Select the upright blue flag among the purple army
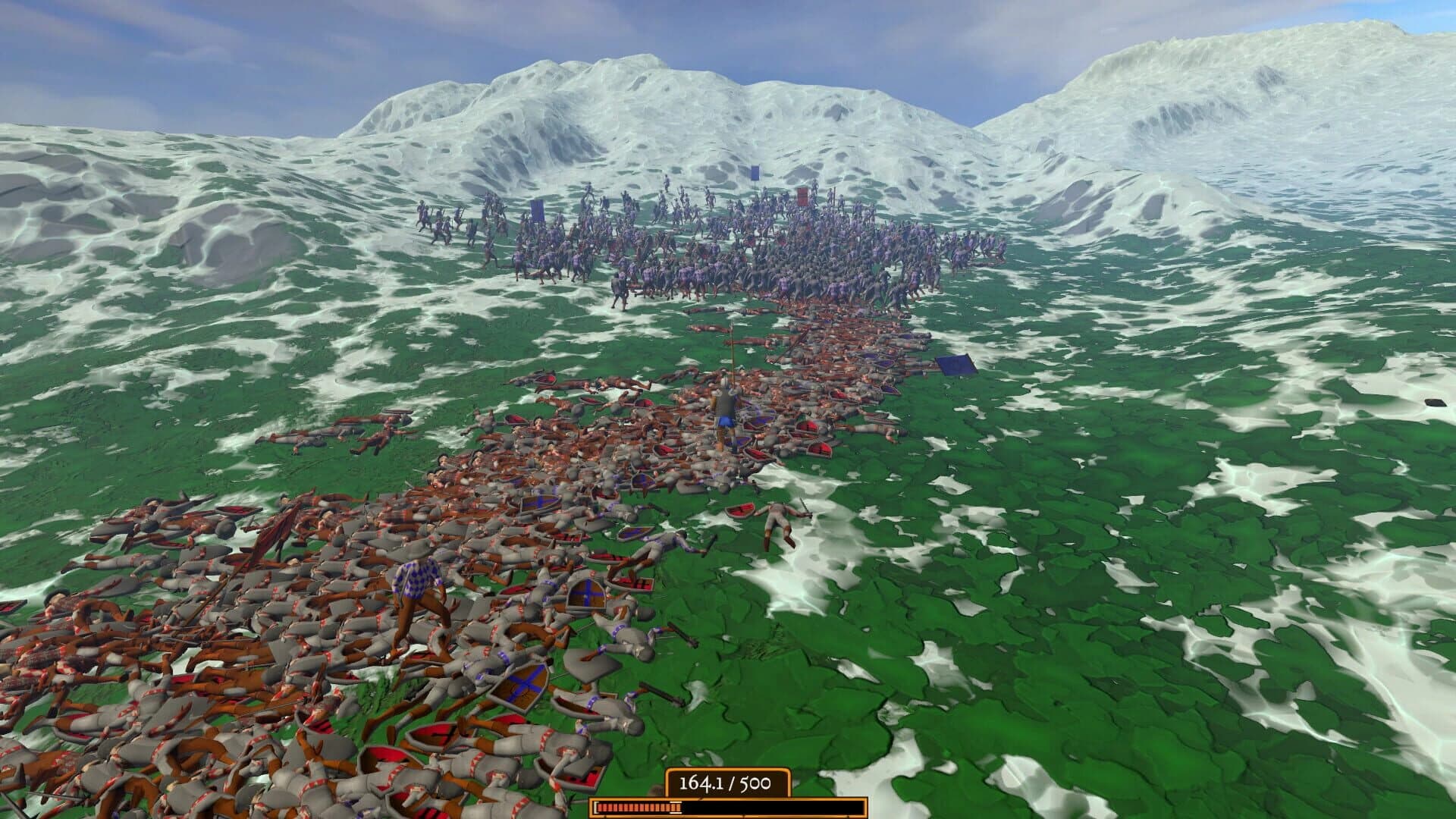Image resolution: width=1456 pixels, height=819 pixels. 755,172
